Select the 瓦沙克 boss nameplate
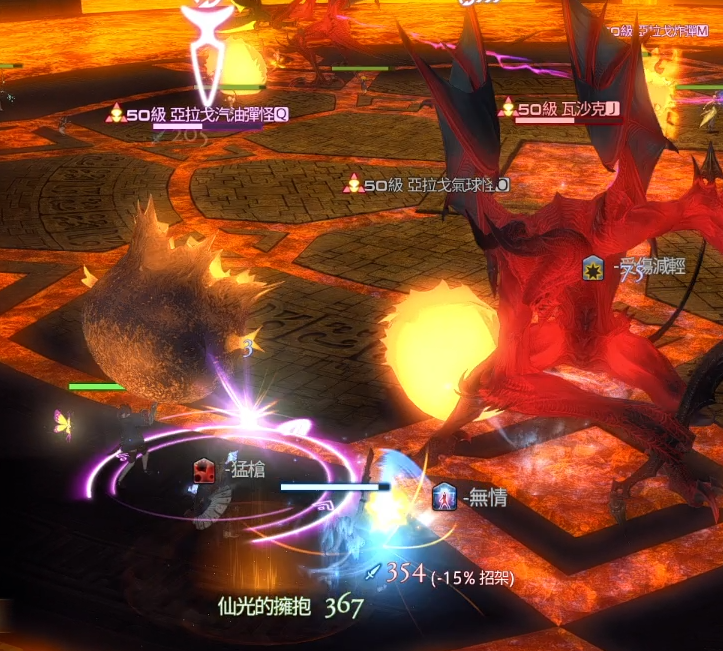This screenshot has width=723, height=651. click(567, 108)
